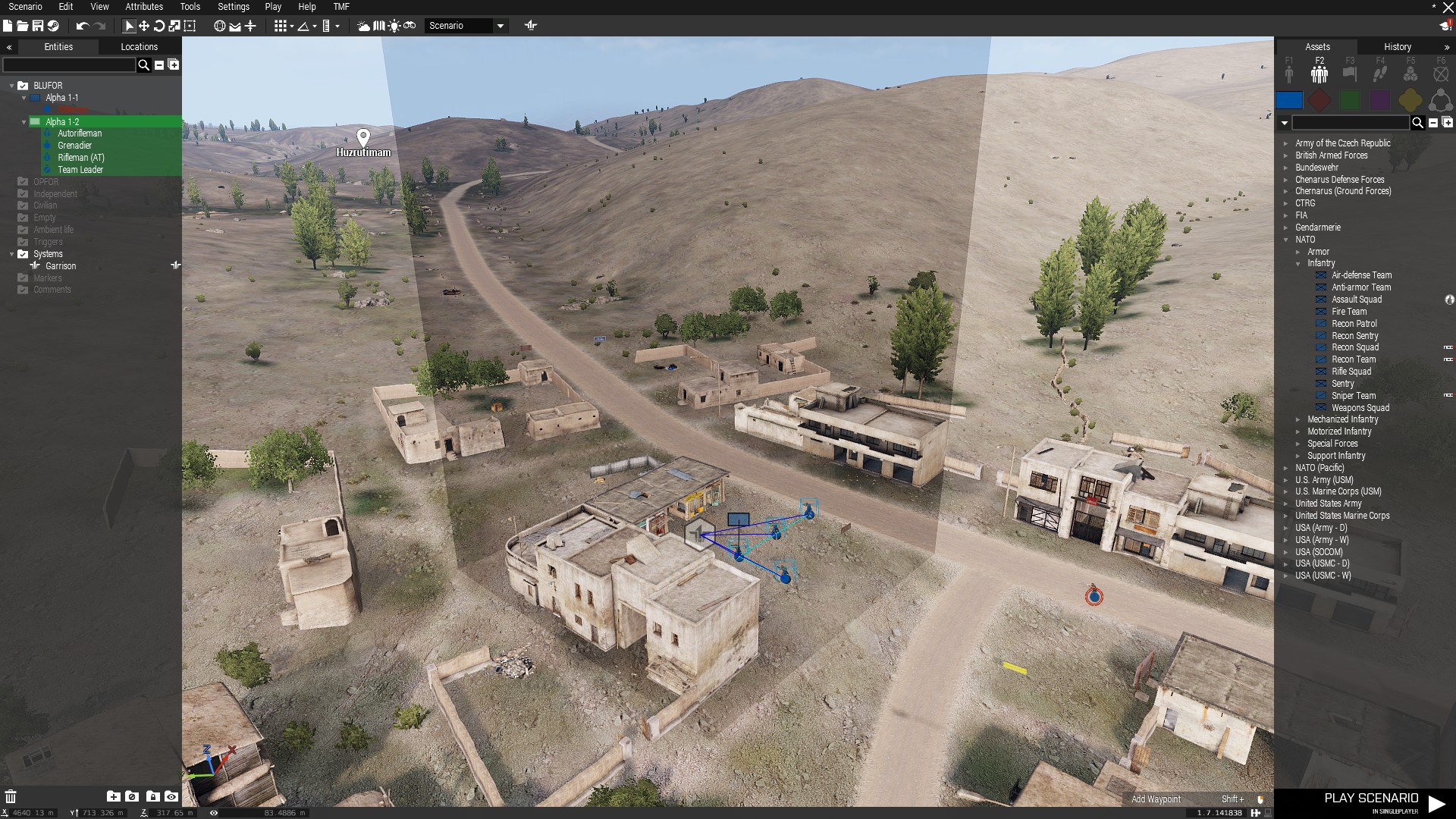Select the Garrison system entry
This screenshot has height=819, width=1456.
pyautogui.click(x=61, y=266)
